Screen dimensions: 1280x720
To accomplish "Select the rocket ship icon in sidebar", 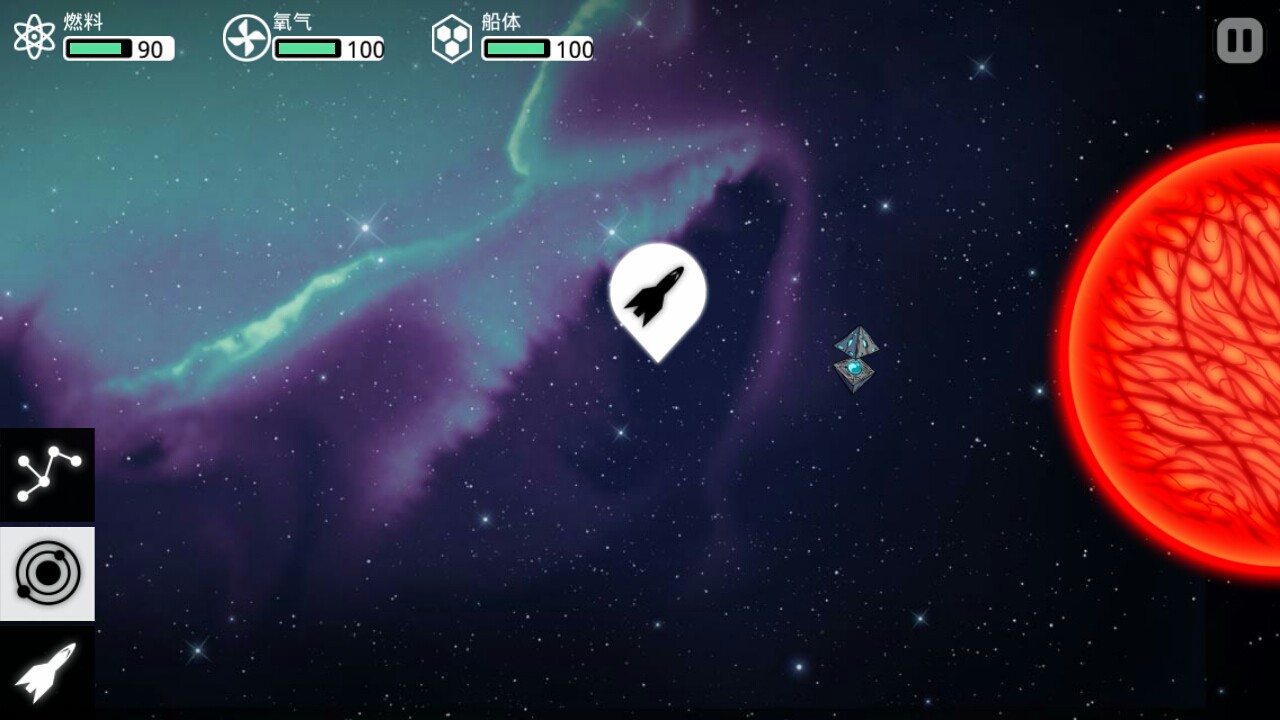I will pyautogui.click(x=47, y=672).
